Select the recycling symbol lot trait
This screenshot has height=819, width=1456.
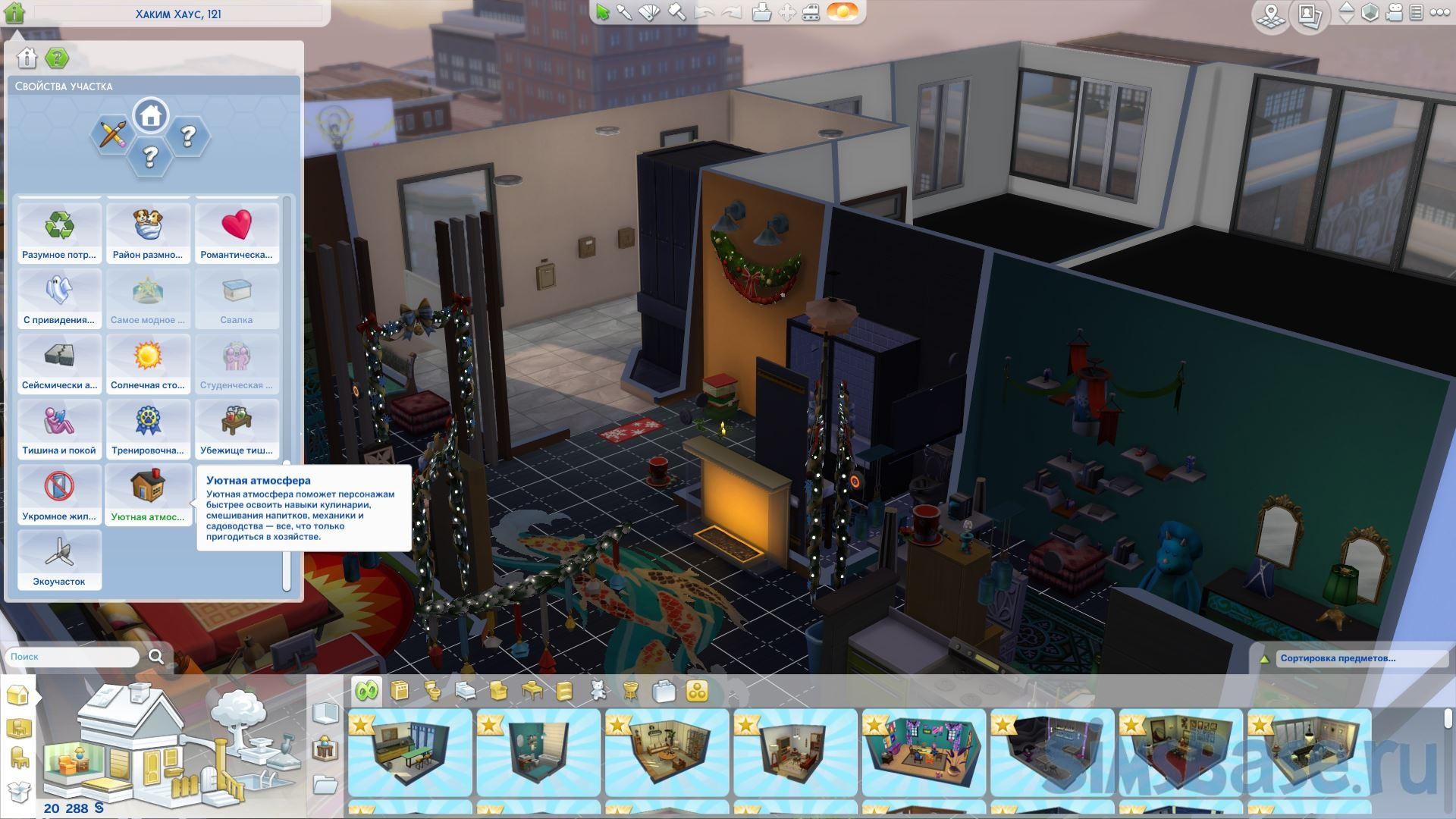click(59, 232)
